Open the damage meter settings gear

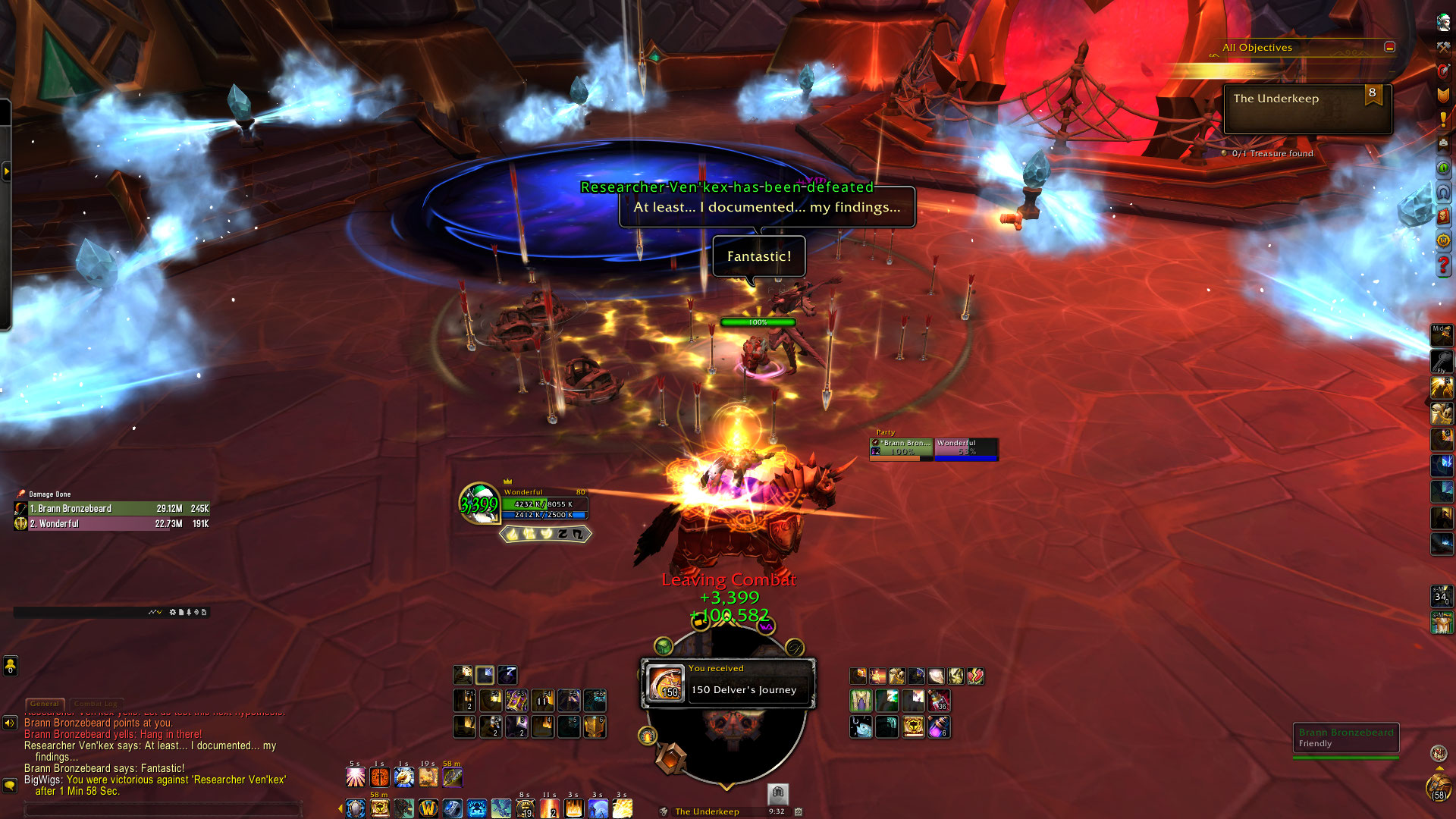coord(172,612)
